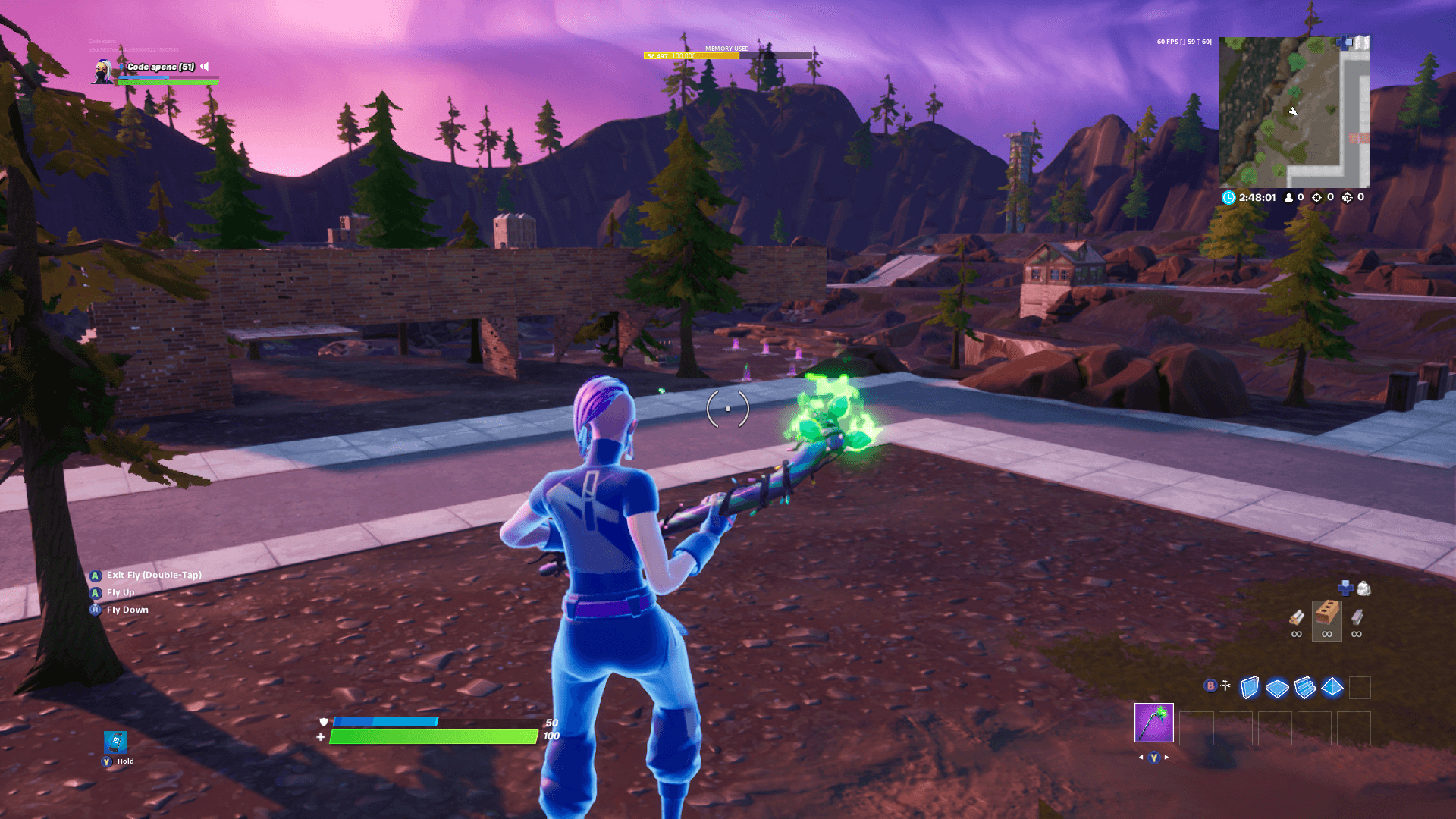Click the blue clock timer icon

tap(1229, 197)
